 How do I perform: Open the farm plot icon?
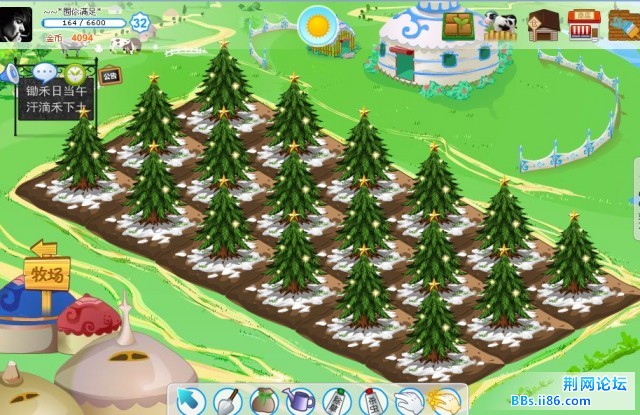pyautogui.click(x=458, y=24)
